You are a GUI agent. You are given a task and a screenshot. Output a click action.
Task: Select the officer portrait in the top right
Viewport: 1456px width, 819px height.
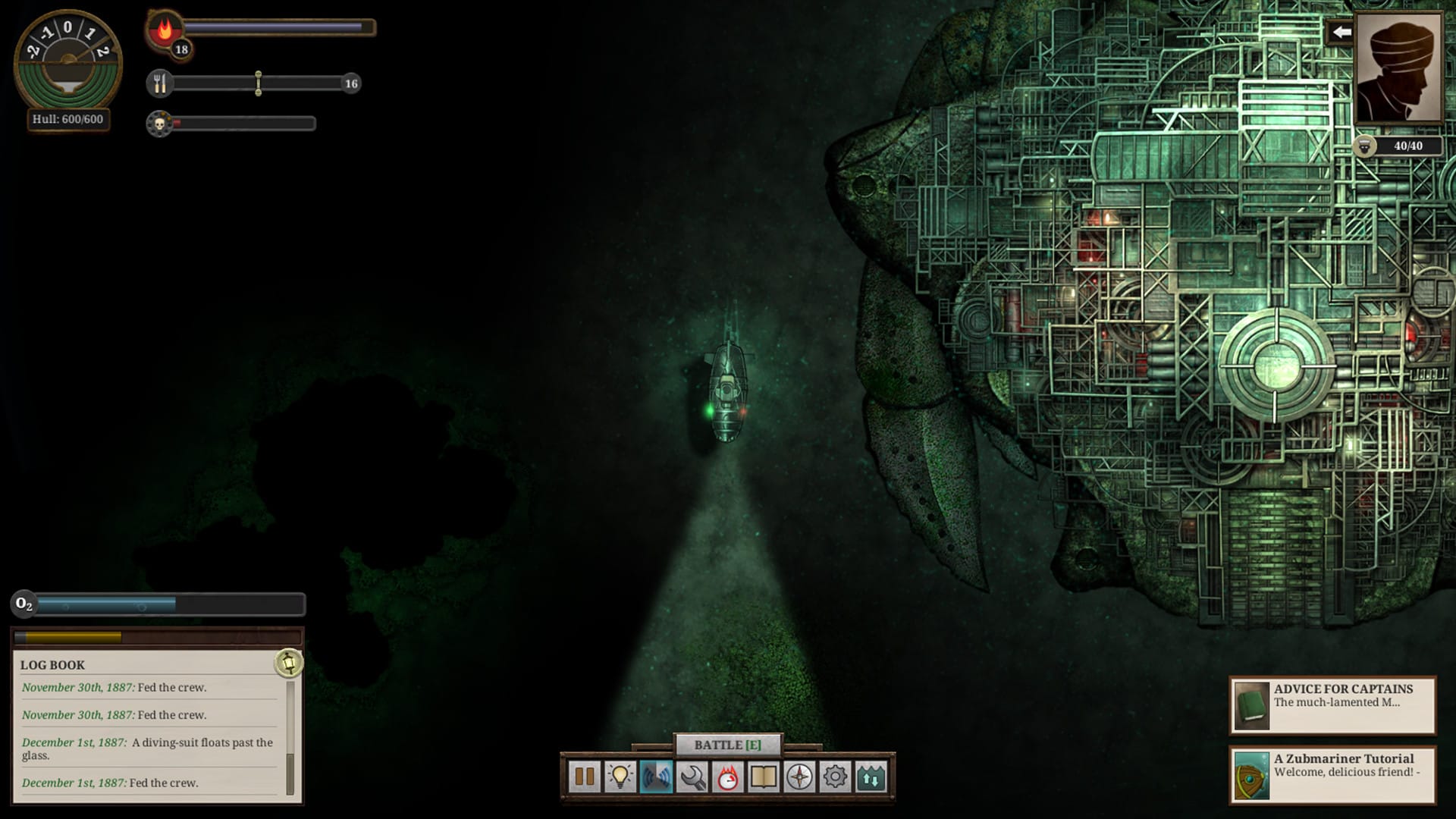tap(1399, 70)
